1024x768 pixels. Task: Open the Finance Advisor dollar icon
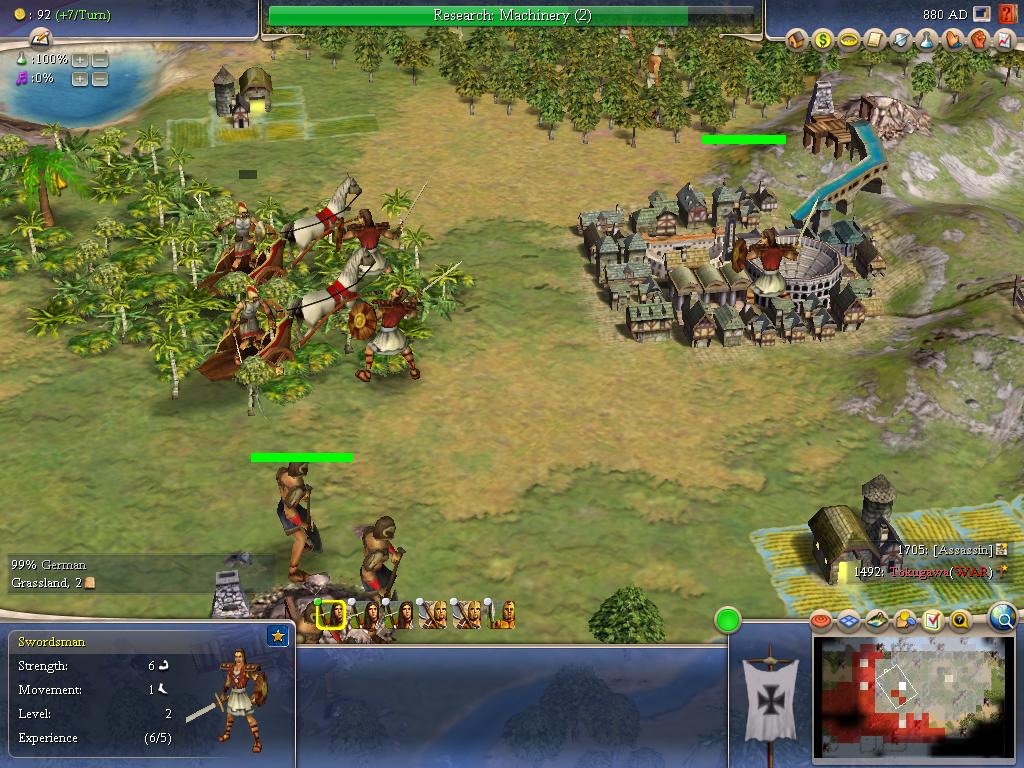pyautogui.click(x=823, y=40)
